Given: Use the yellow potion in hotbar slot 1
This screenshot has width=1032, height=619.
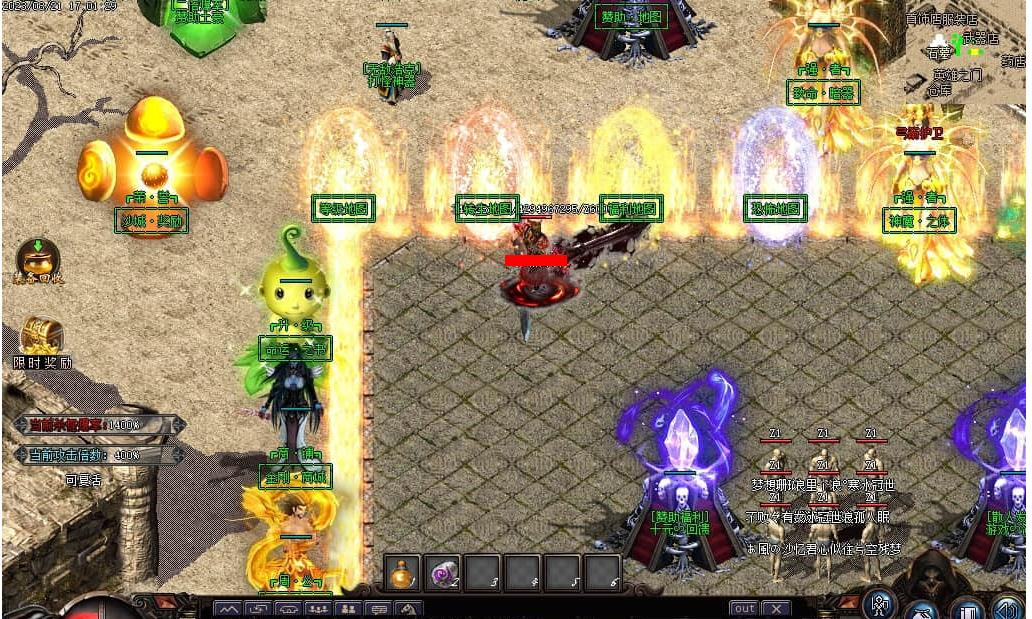Looking at the screenshot, I should click(402, 574).
